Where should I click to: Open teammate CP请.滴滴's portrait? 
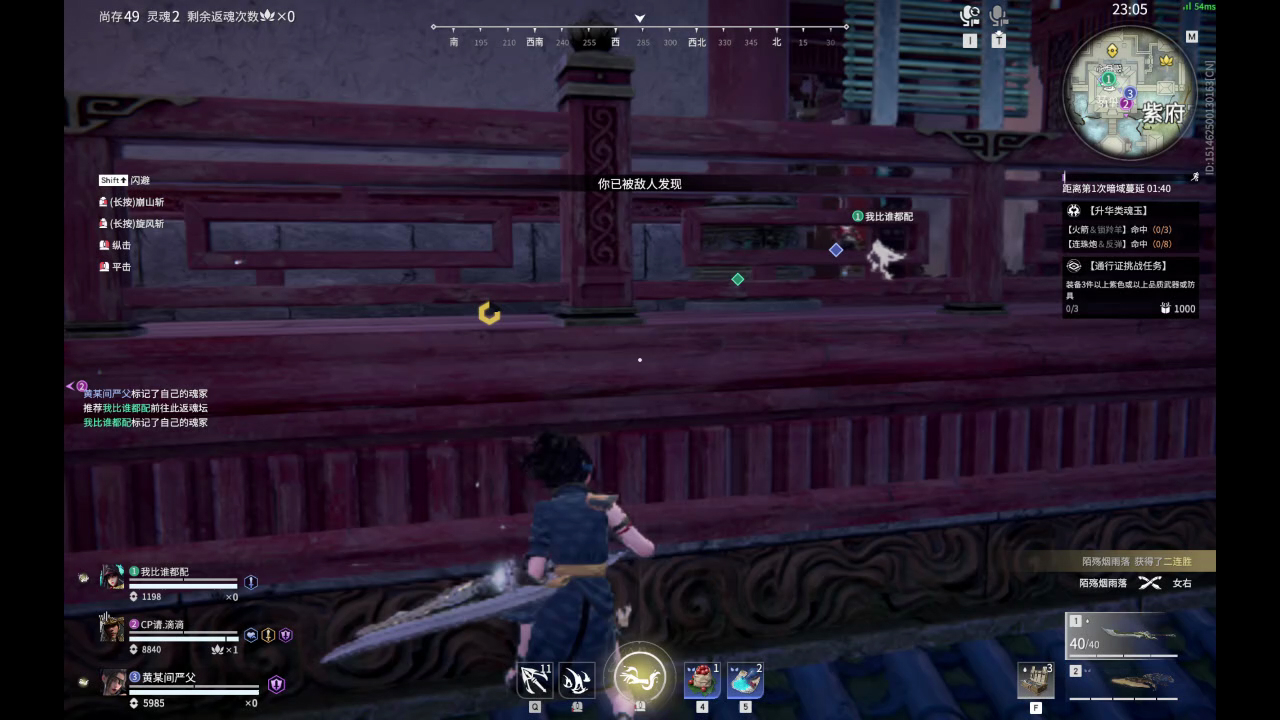pos(111,630)
